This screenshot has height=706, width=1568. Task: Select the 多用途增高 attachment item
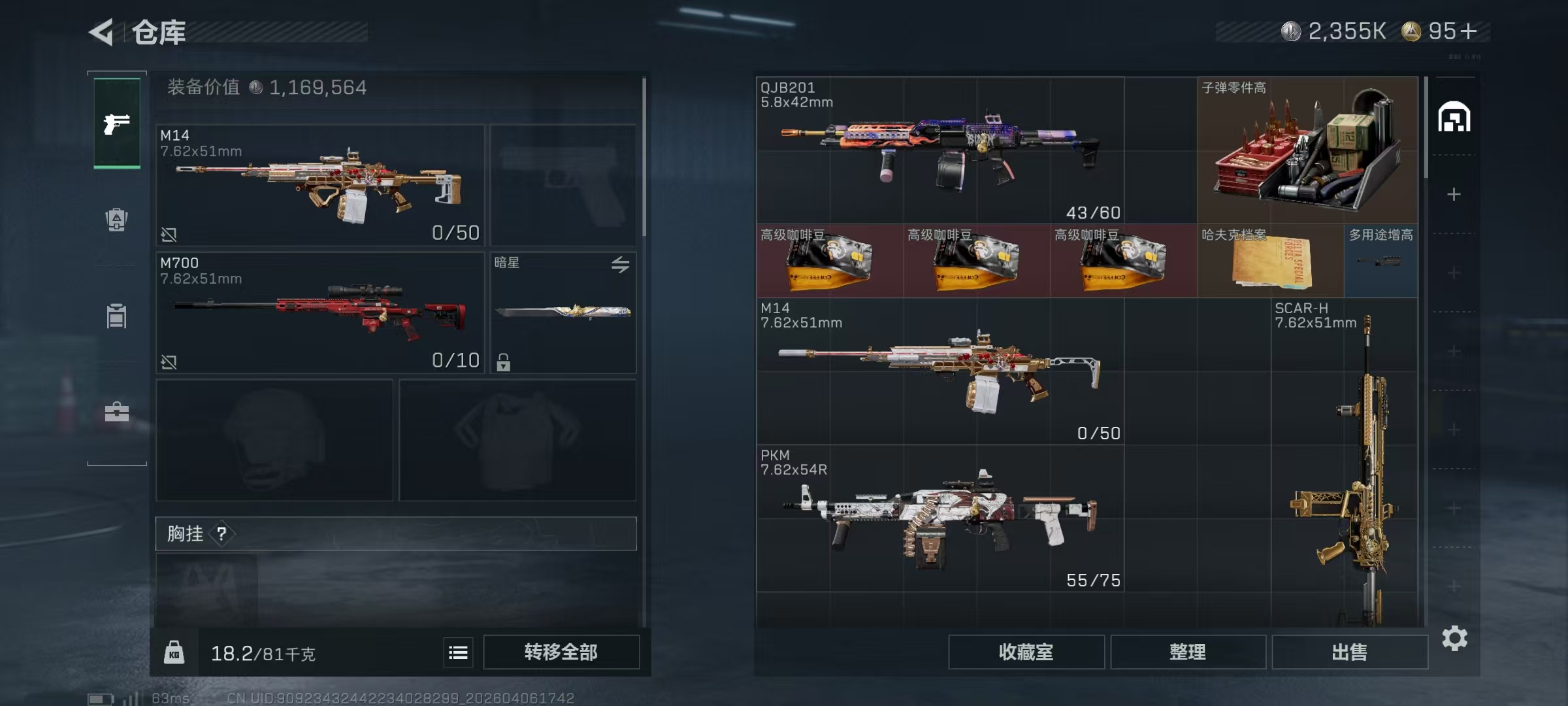[x=1381, y=261]
